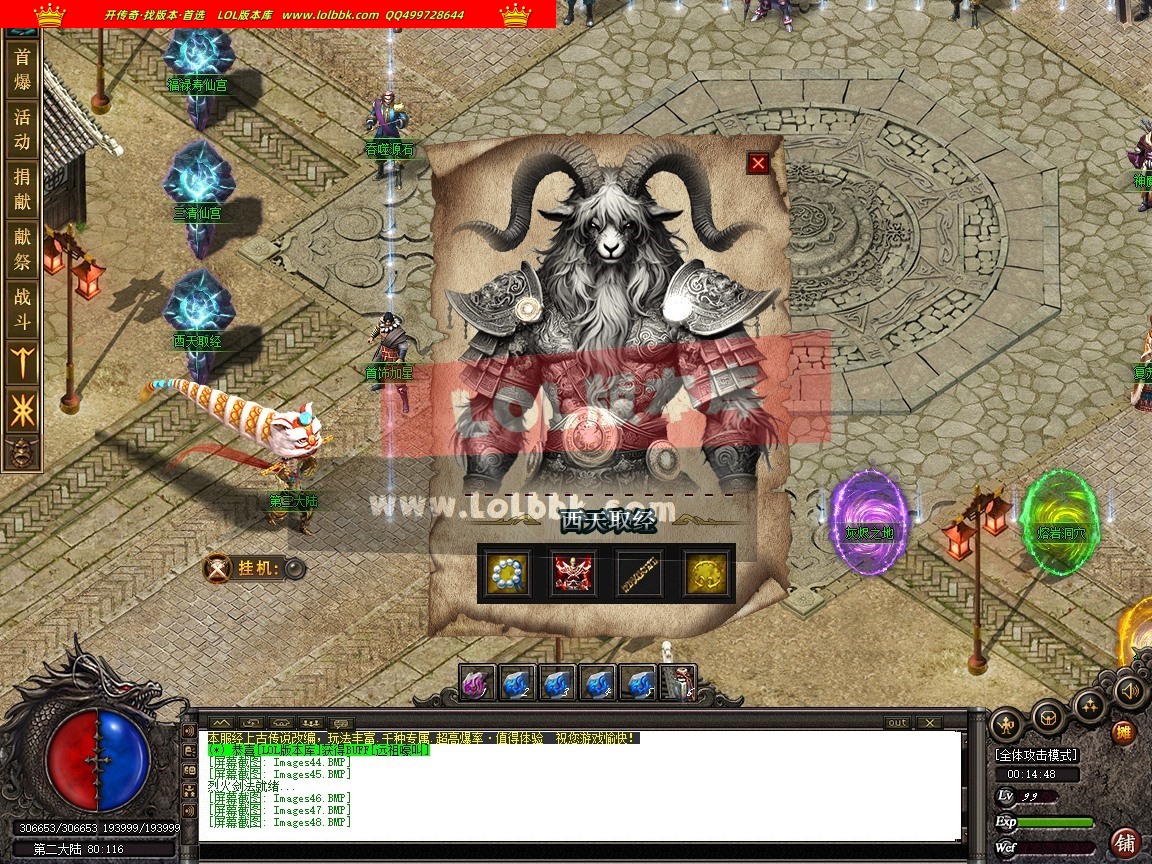Close the chat window with X
This screenshot has height=864, width=1152.
[929, 722]
